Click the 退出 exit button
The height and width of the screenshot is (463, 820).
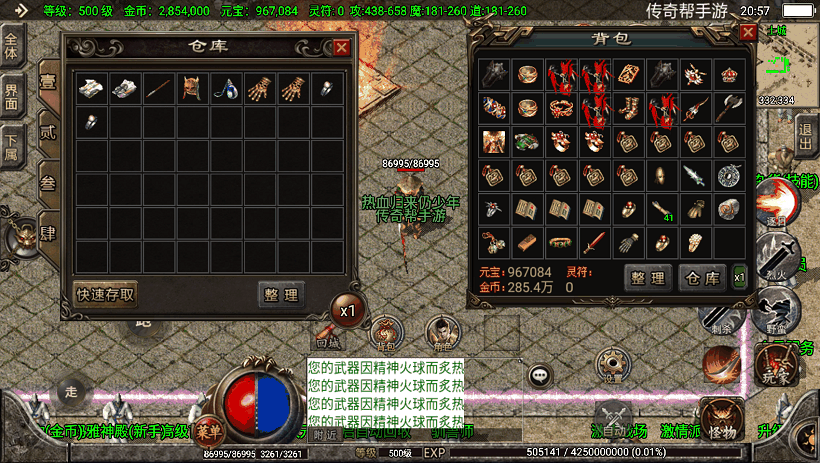806,133
